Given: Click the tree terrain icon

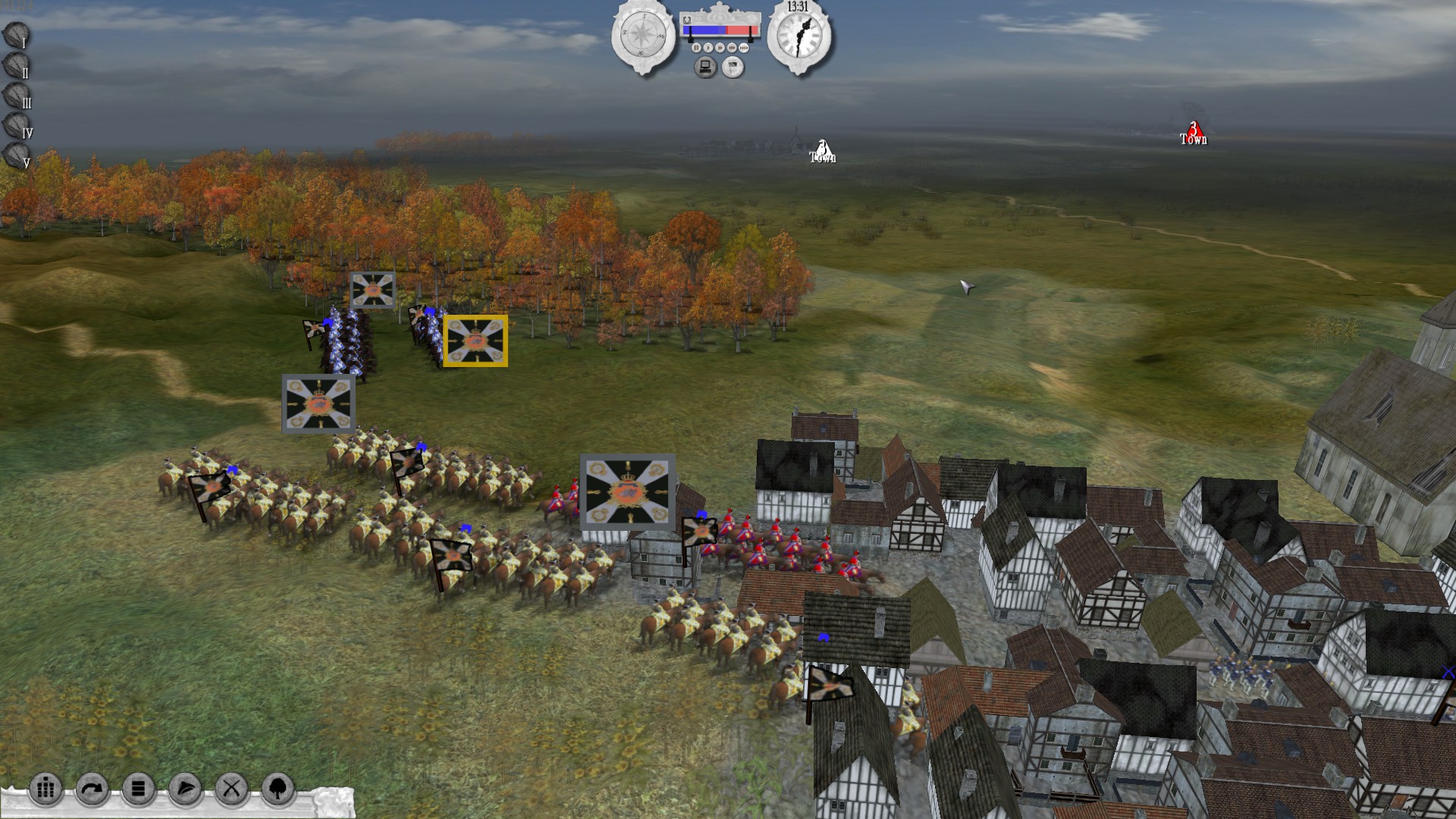Looking at the screenshot, I should coord(278,789).
